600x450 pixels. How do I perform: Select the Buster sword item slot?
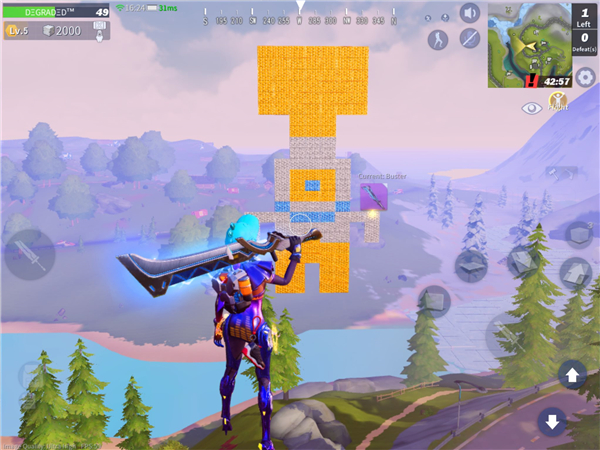[x=374, y=196]
